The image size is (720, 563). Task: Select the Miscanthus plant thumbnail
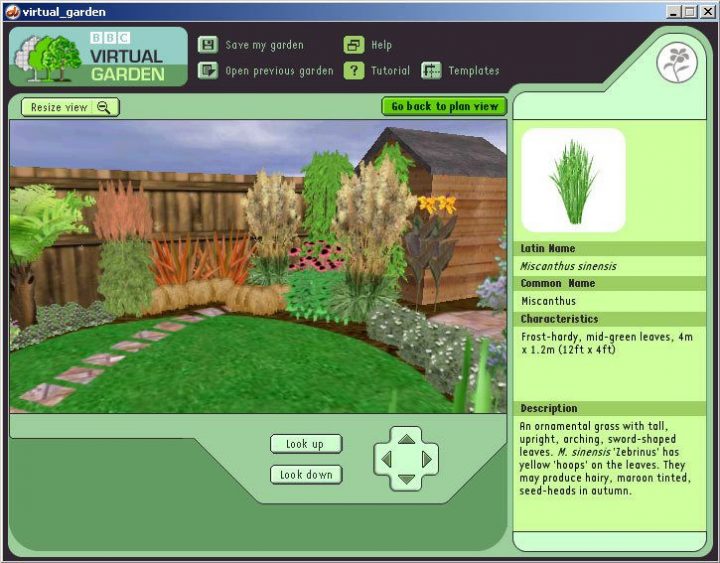tap(573, 180)
